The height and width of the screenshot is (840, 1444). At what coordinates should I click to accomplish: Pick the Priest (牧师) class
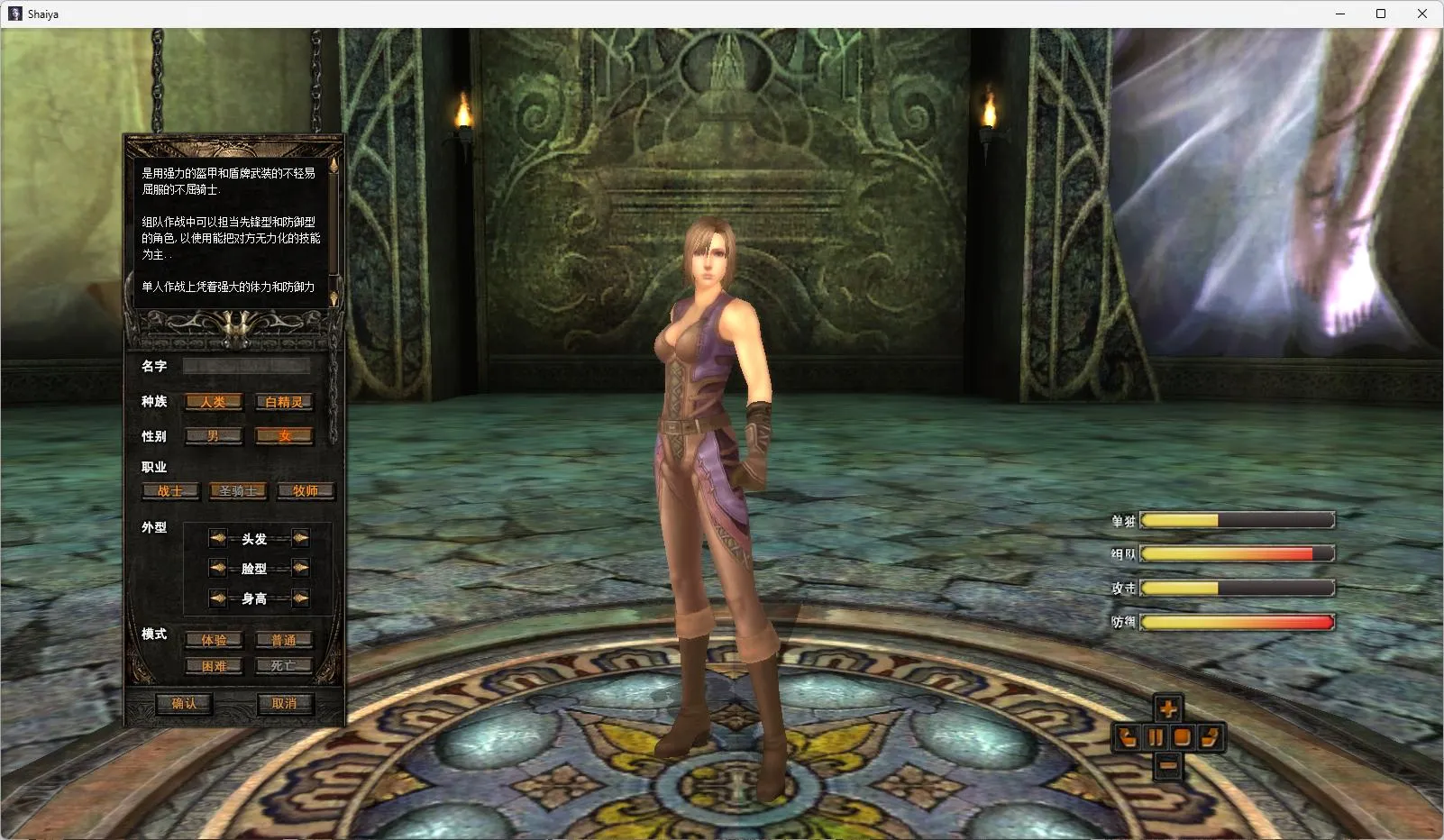(306, 491)
